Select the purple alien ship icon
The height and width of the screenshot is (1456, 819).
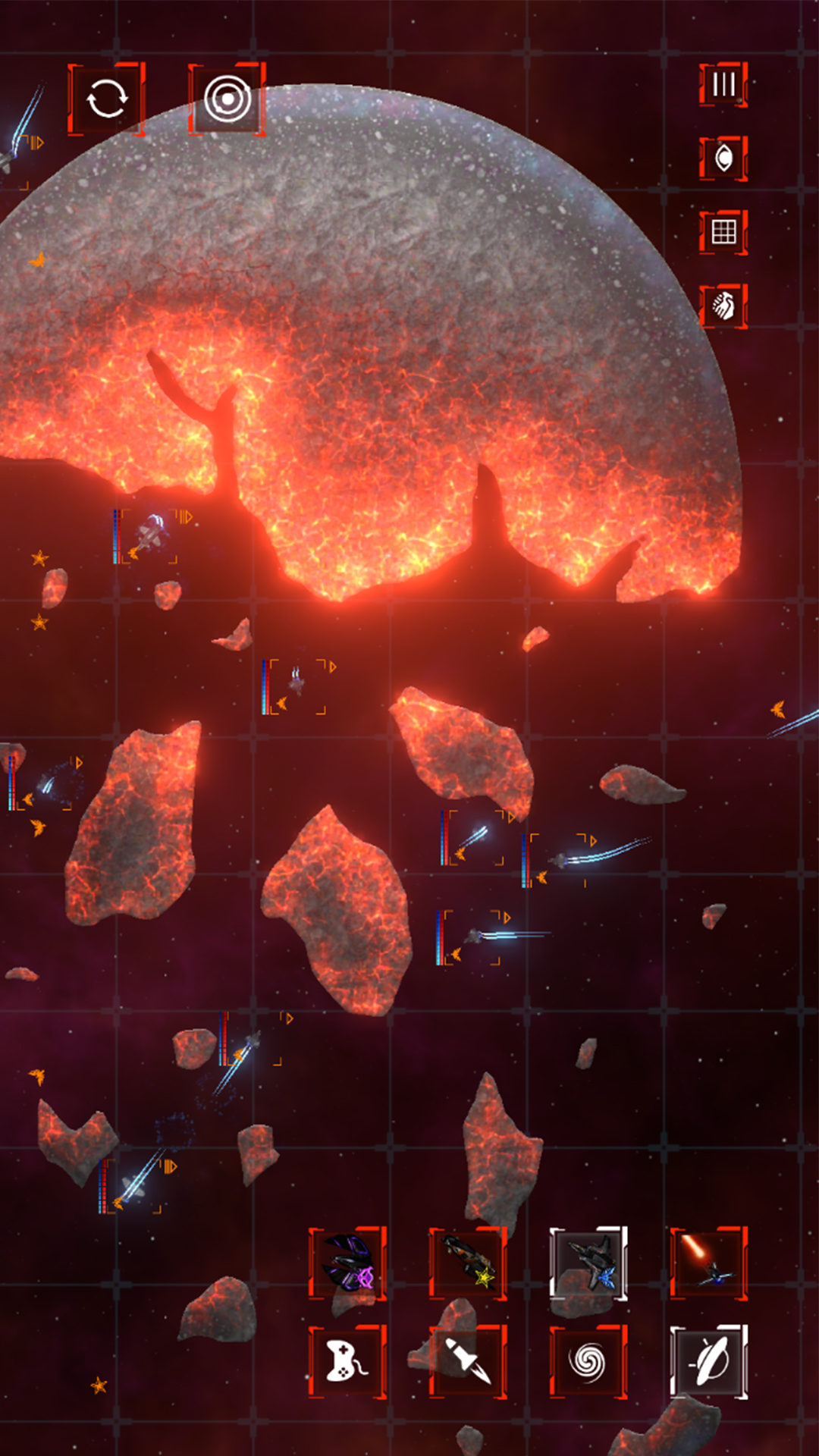347,1263
